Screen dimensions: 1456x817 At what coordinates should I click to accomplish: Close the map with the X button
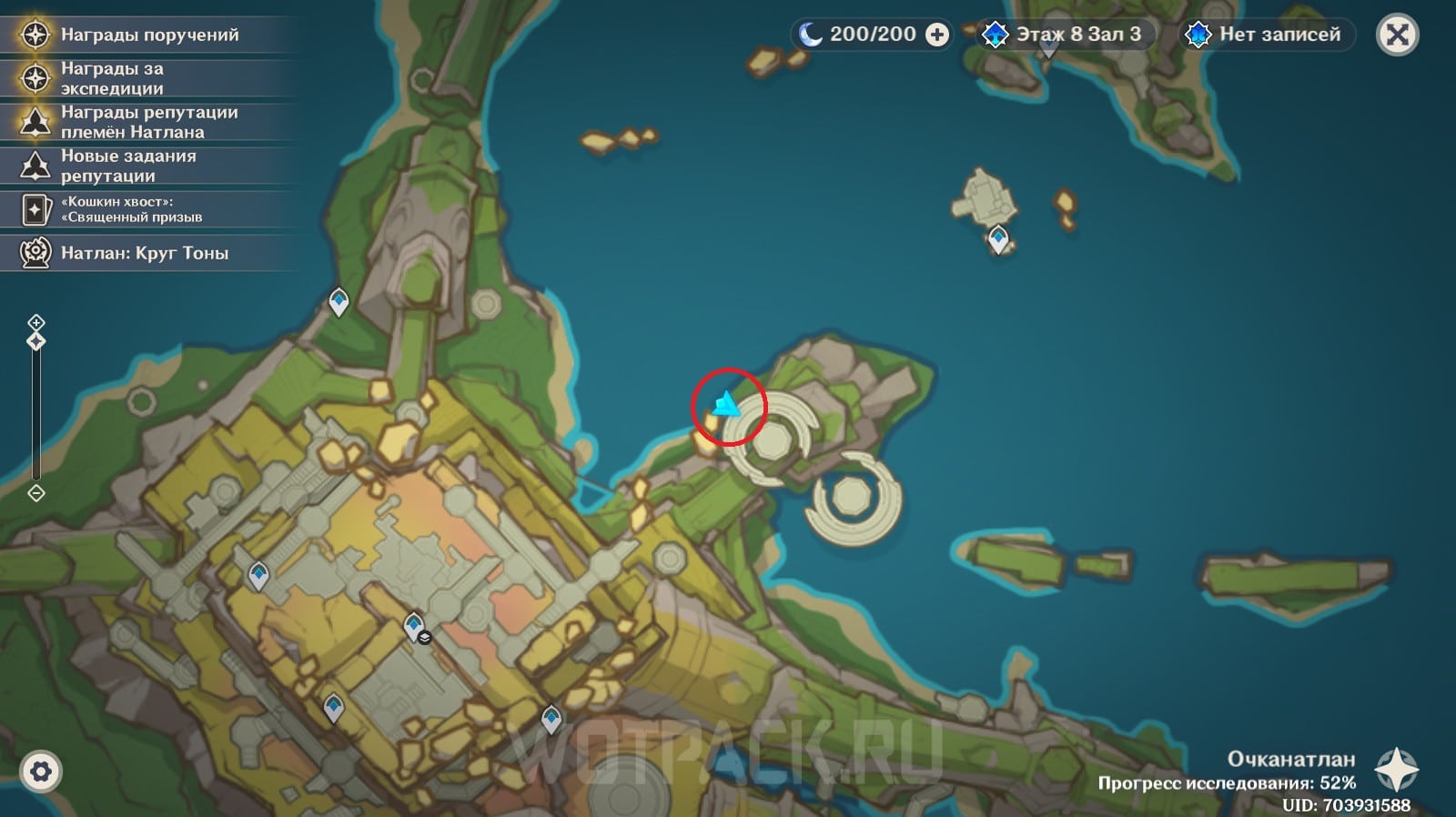(x=1398, y=35)
